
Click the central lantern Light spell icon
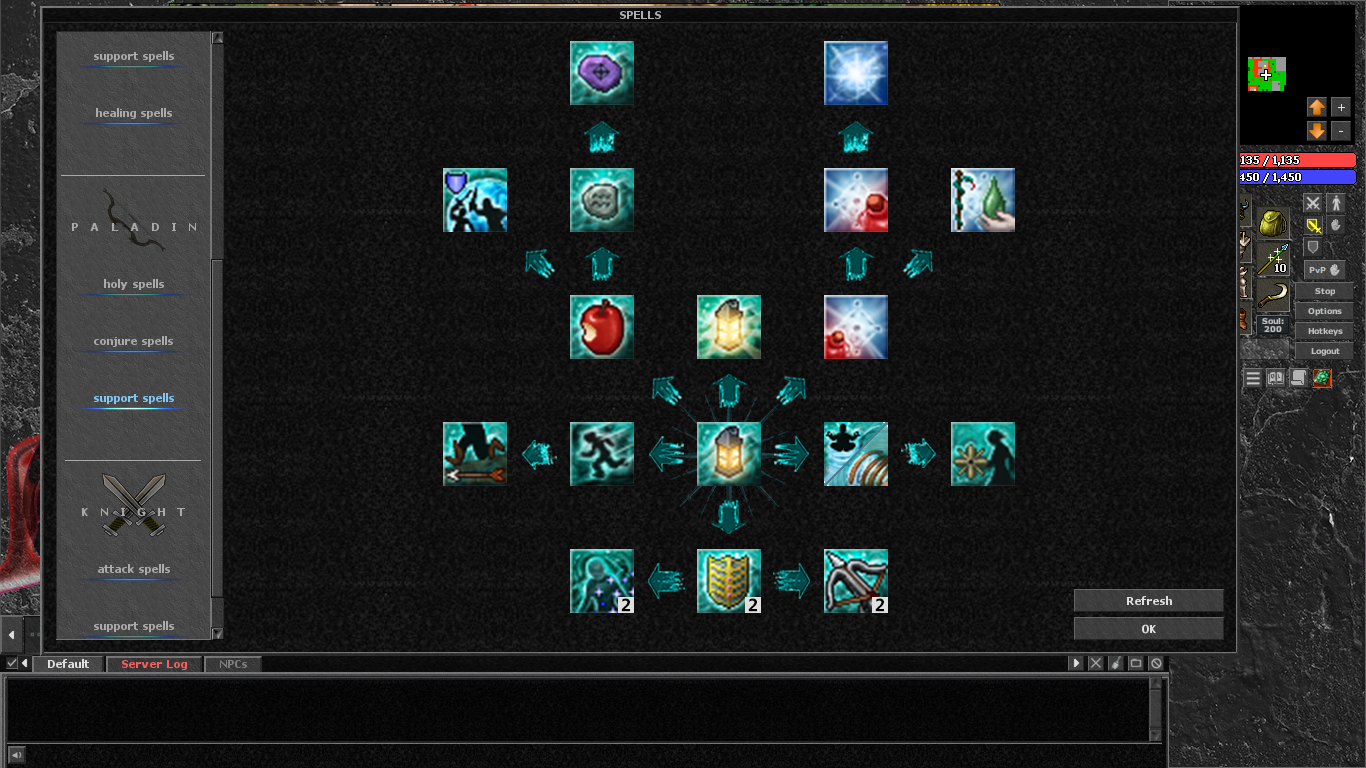tap(728, 453)
